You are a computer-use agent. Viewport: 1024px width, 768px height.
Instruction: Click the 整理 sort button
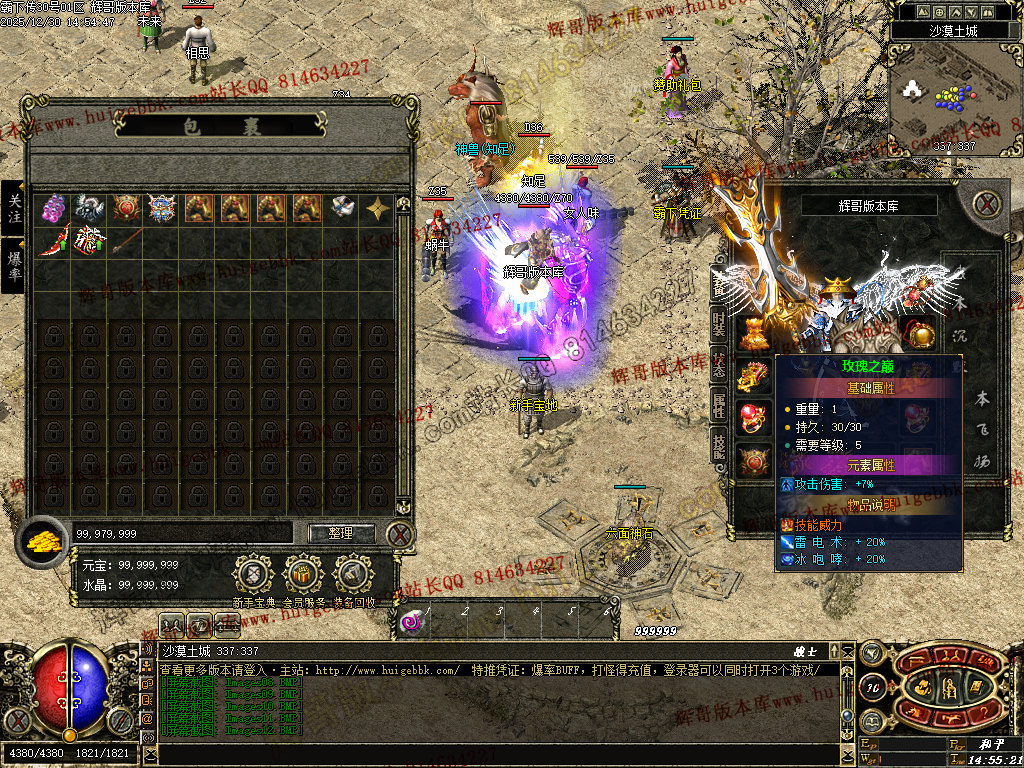coord(340,533)
